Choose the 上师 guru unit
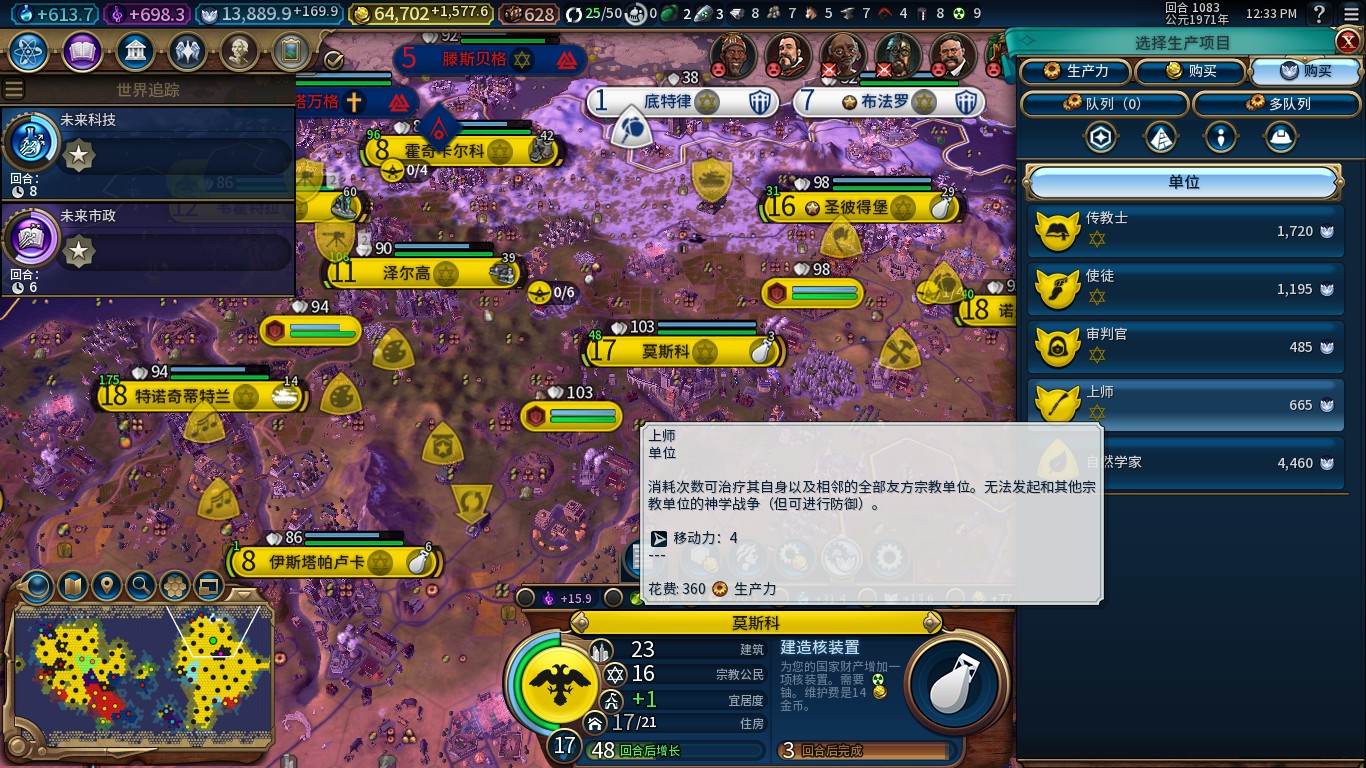The height and width of the screenshot is (768, 1366). point(1185,405)
